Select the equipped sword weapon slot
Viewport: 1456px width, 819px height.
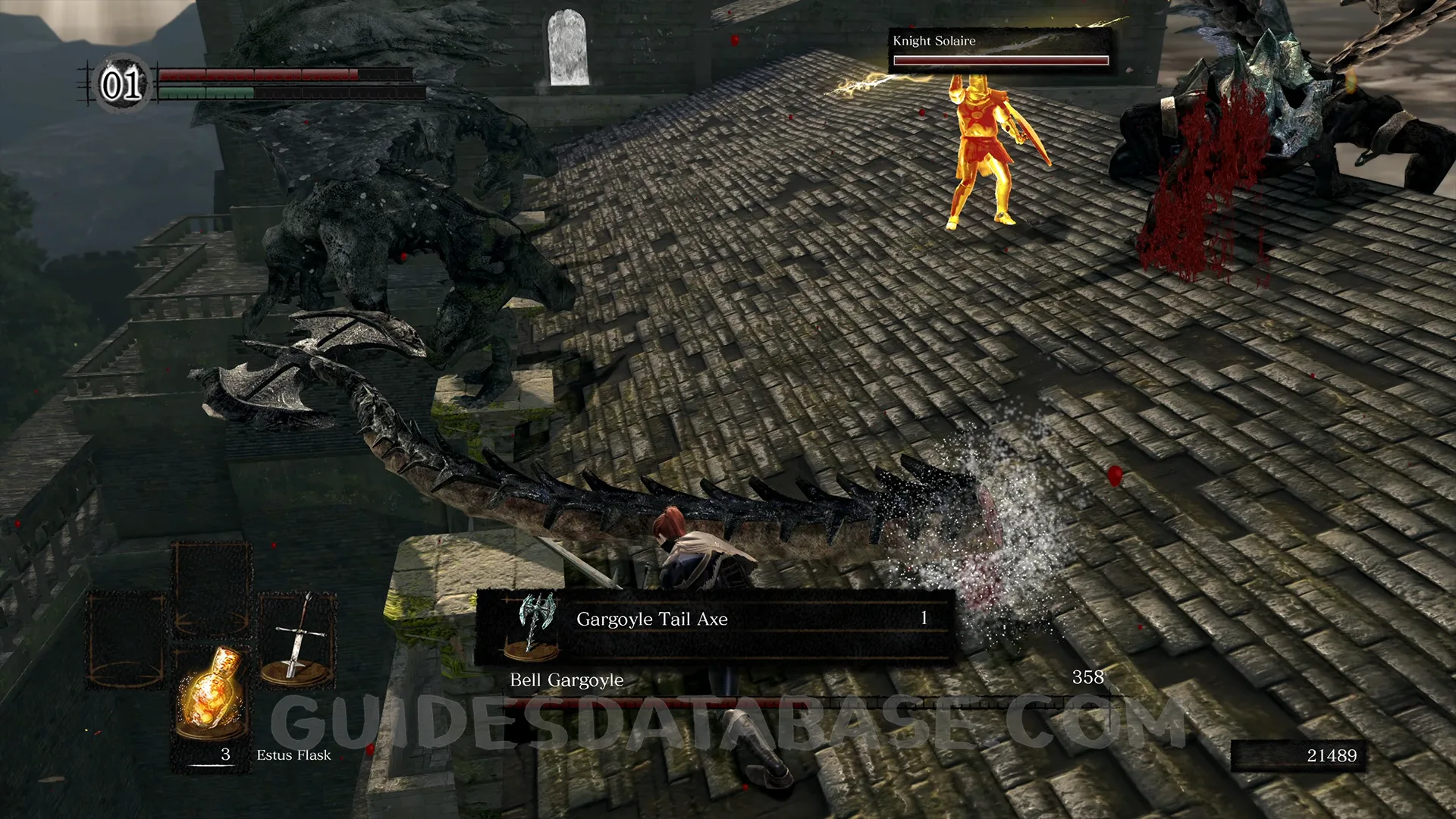(x=297, y=639)
